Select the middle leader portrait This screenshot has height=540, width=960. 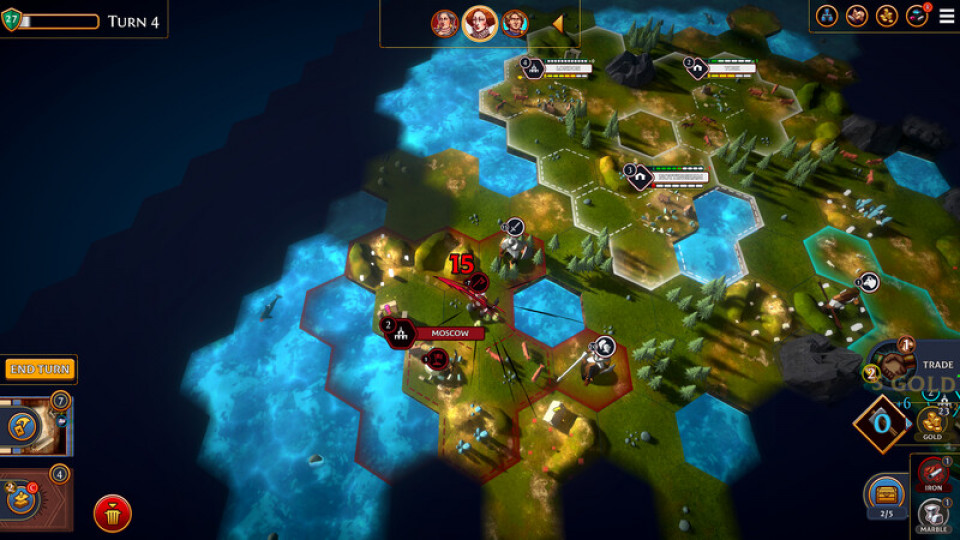[x=480, y=23]
